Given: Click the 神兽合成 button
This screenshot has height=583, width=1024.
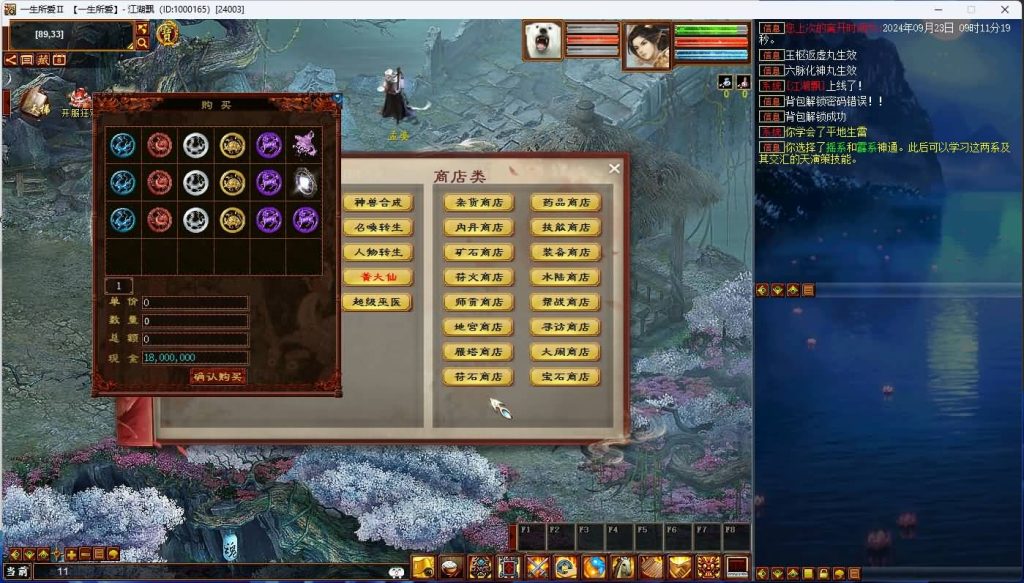Looking at the screenshot, I should click(377, 203).
